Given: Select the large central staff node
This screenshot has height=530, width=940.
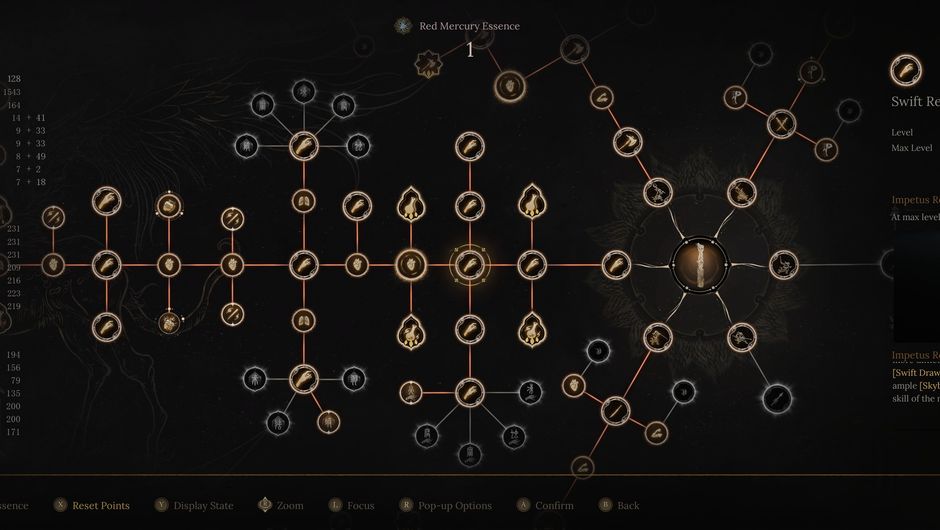Looking at the screenshot, I should click(700, 264).
